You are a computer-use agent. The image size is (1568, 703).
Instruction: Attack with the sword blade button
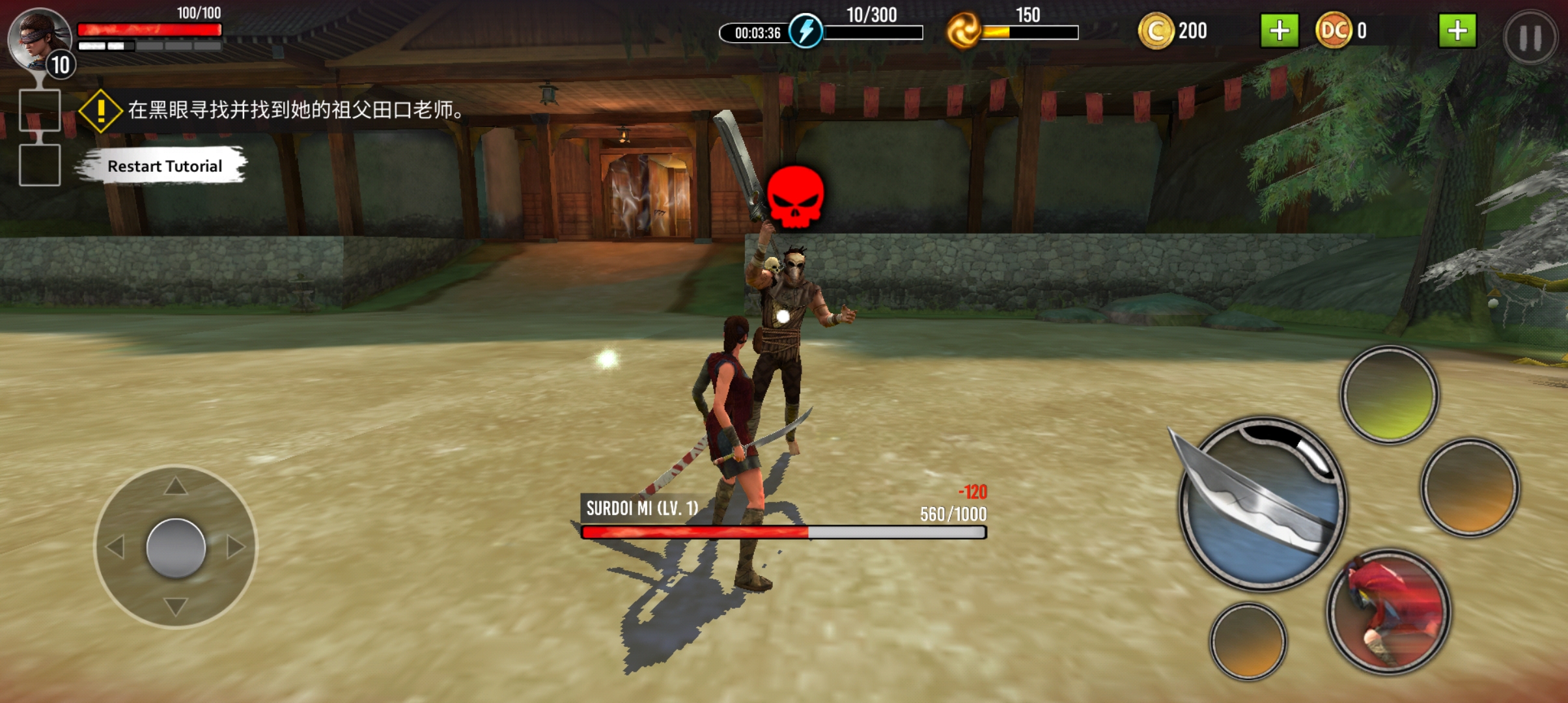(1261, 504)
